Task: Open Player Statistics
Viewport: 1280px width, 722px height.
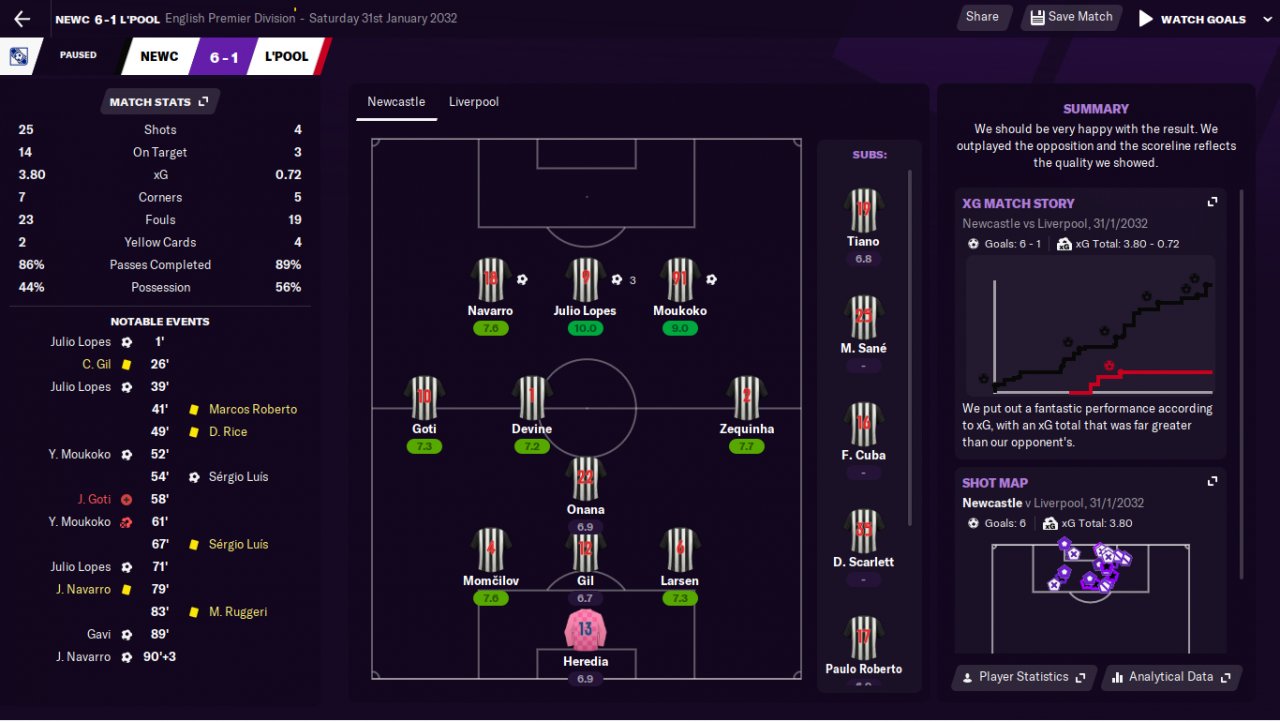Action: click(1023, 677)
